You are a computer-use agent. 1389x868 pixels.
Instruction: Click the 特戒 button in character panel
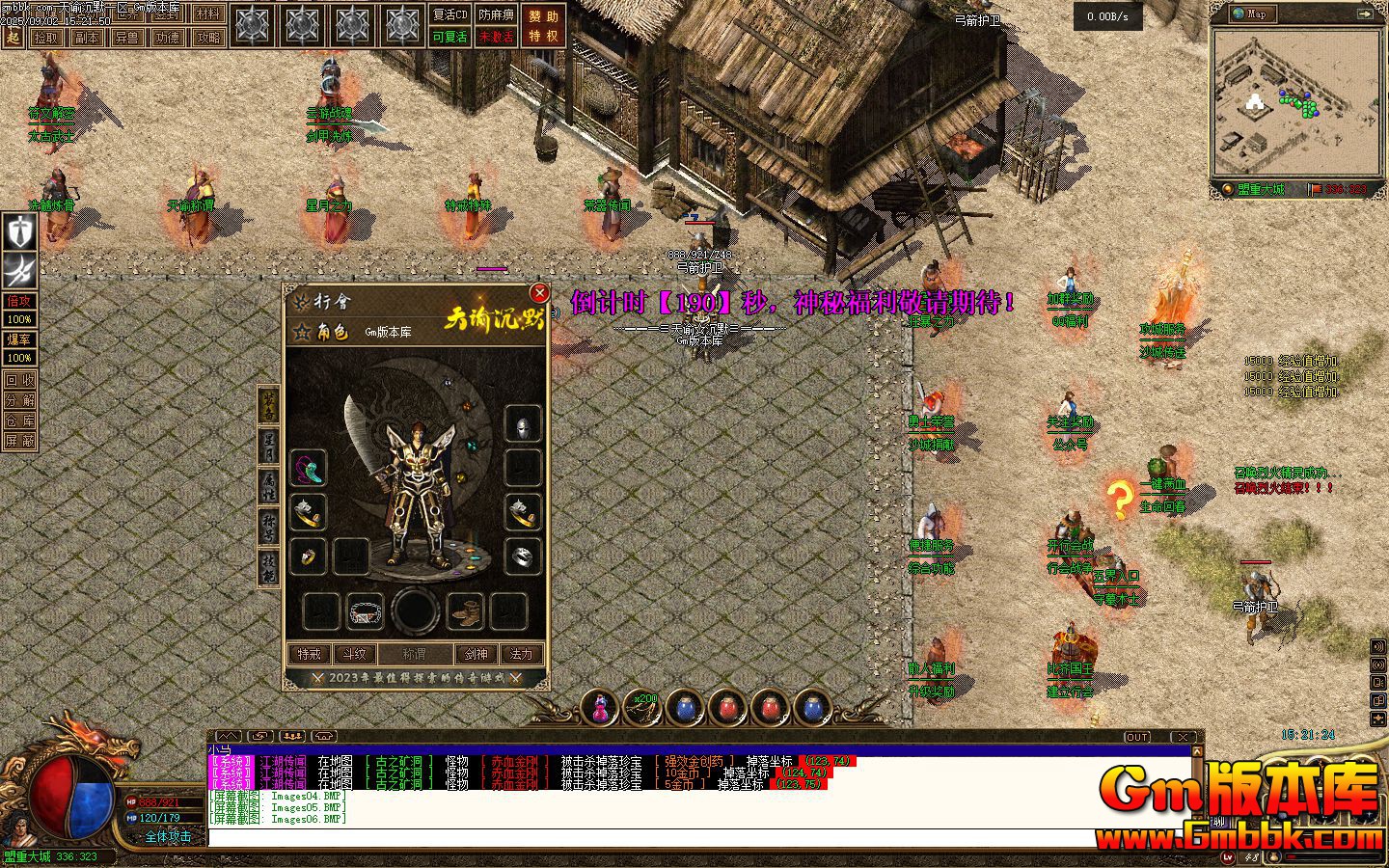pos(310,654)
